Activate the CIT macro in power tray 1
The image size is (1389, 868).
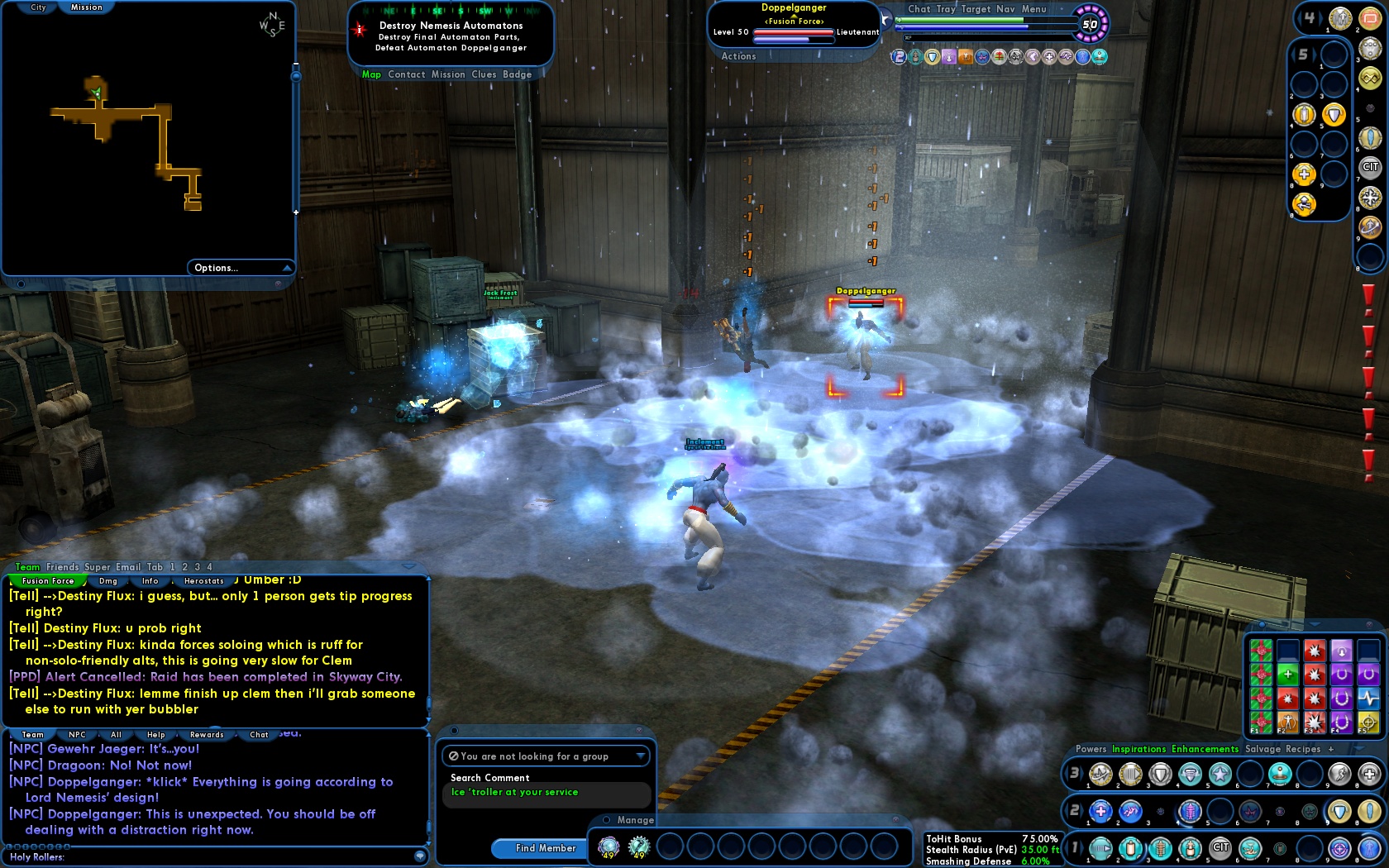click(1220, 848)
